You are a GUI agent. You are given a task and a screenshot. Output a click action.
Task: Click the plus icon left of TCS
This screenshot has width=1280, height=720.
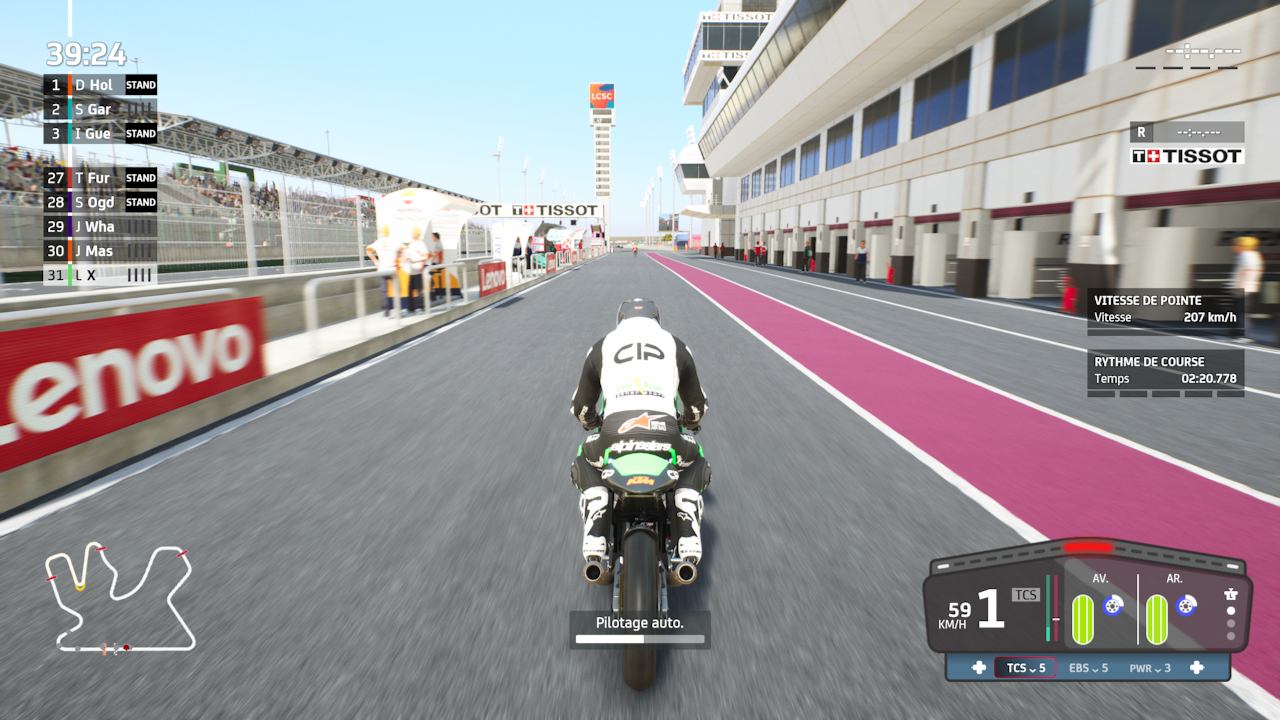(979, 668)
